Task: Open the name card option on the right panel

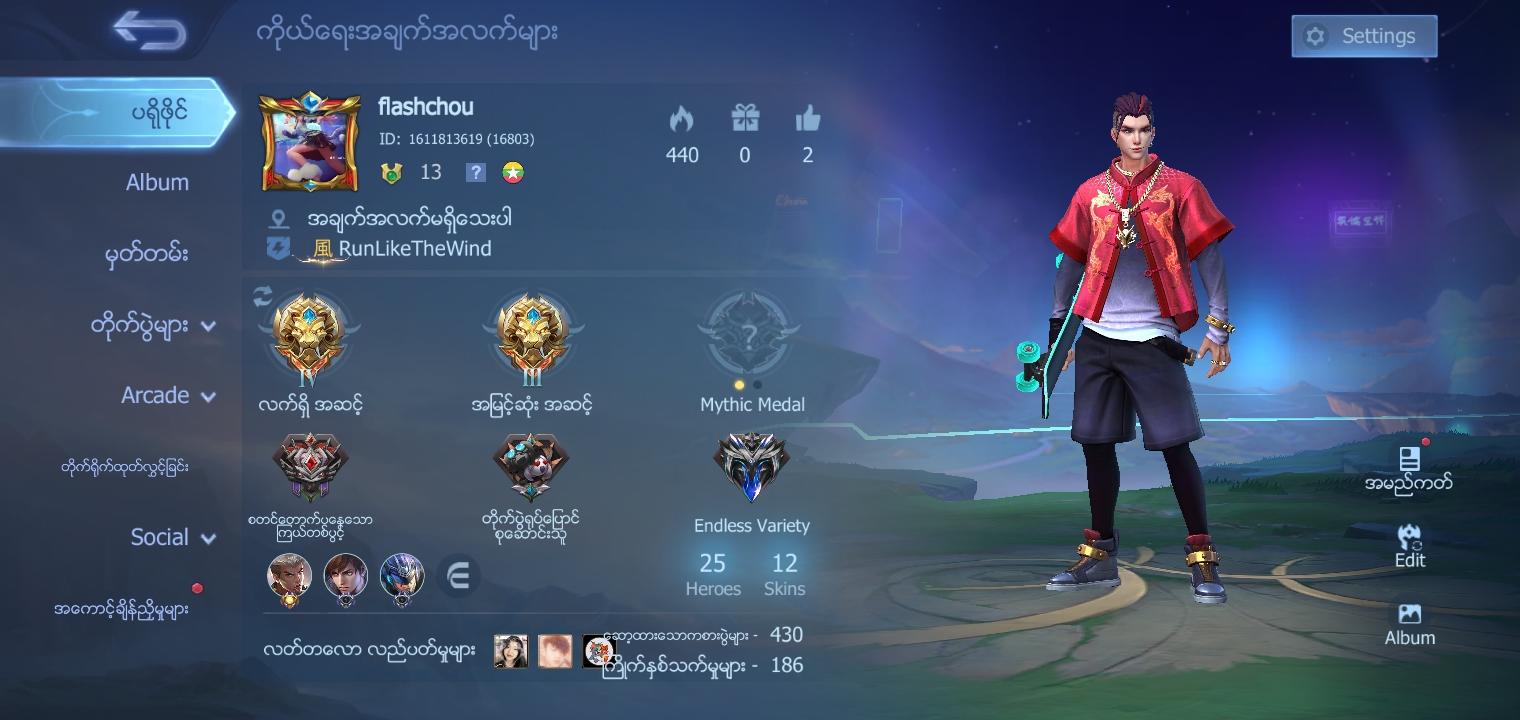Action: [1409, 466]
